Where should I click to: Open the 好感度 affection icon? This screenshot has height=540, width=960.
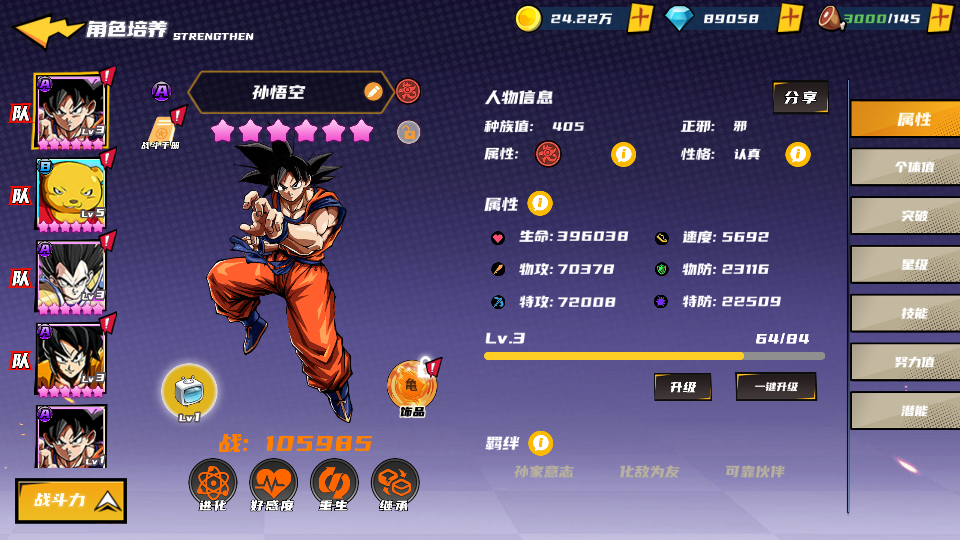point(273,485)
